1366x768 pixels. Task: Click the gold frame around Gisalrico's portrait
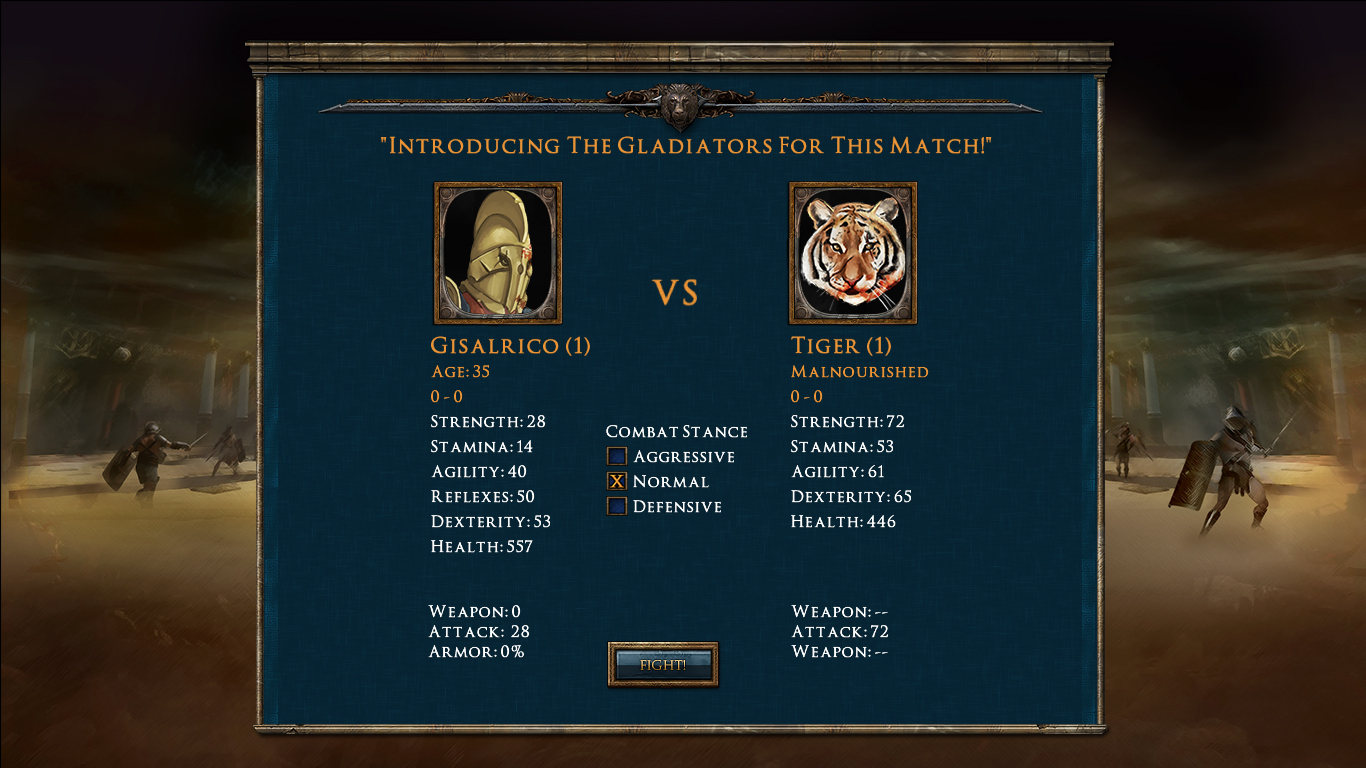coord(435,252)
